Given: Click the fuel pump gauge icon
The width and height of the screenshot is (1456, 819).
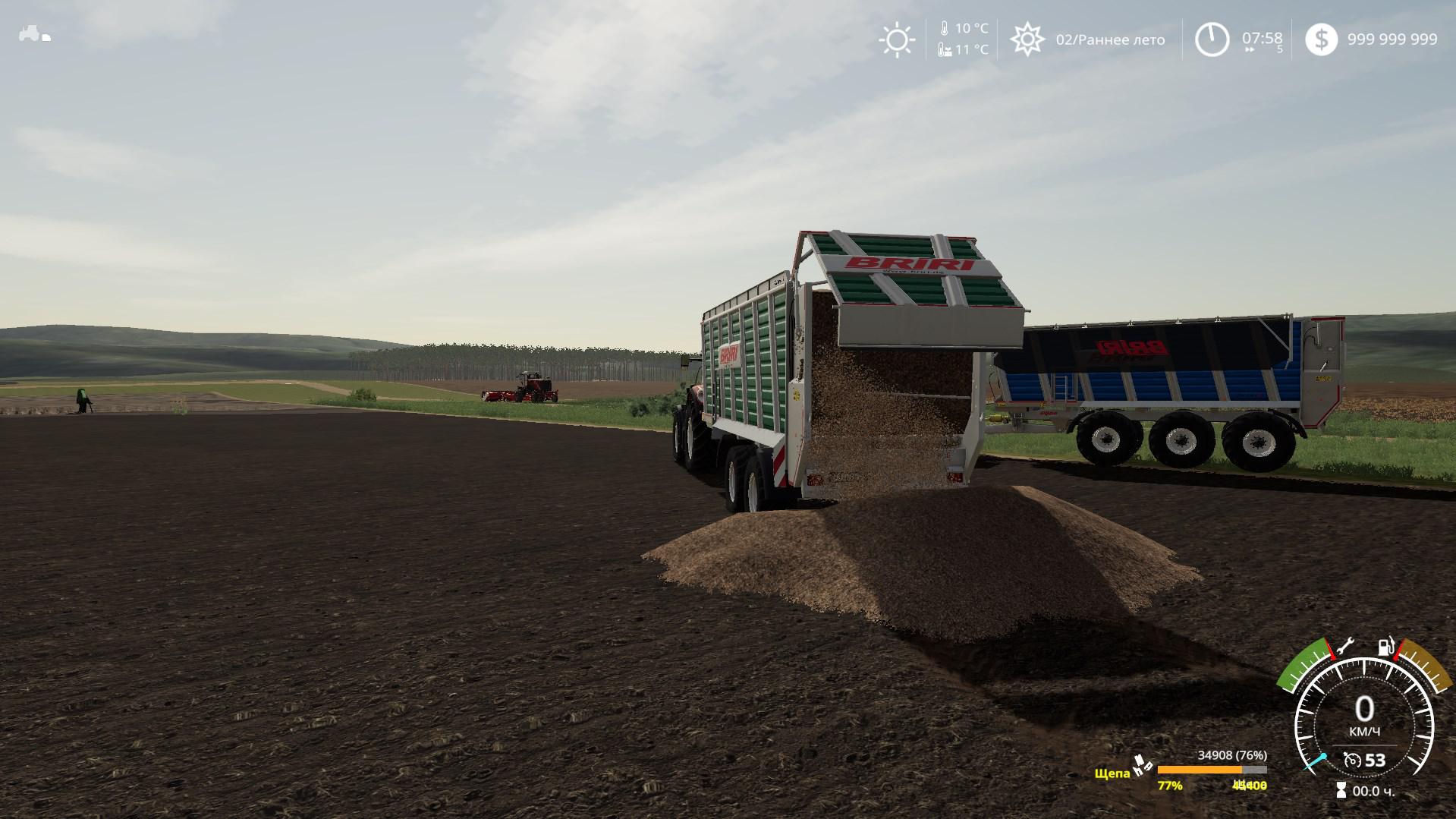Looking at the screenshot, I should click(x=1385, y=647).
